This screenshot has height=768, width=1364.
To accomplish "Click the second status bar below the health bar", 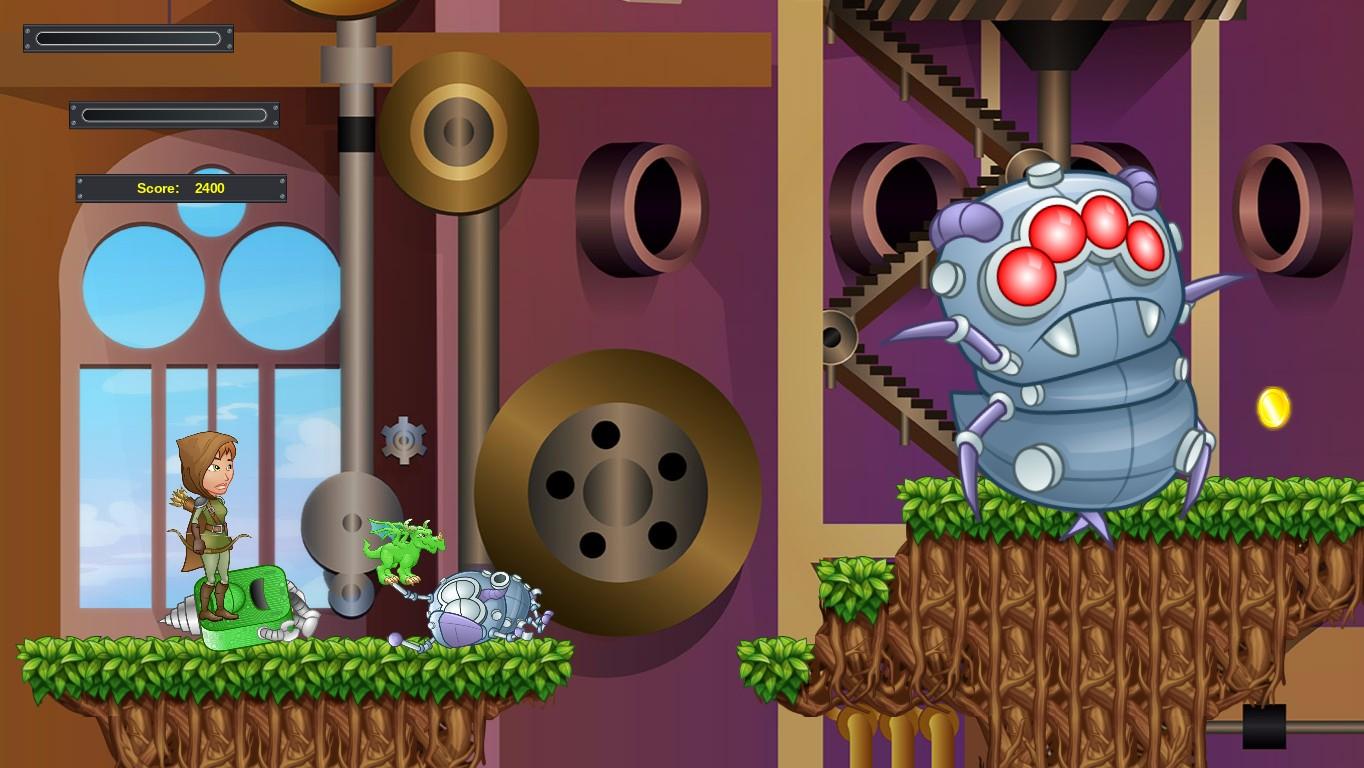I will tap(173, 114).
